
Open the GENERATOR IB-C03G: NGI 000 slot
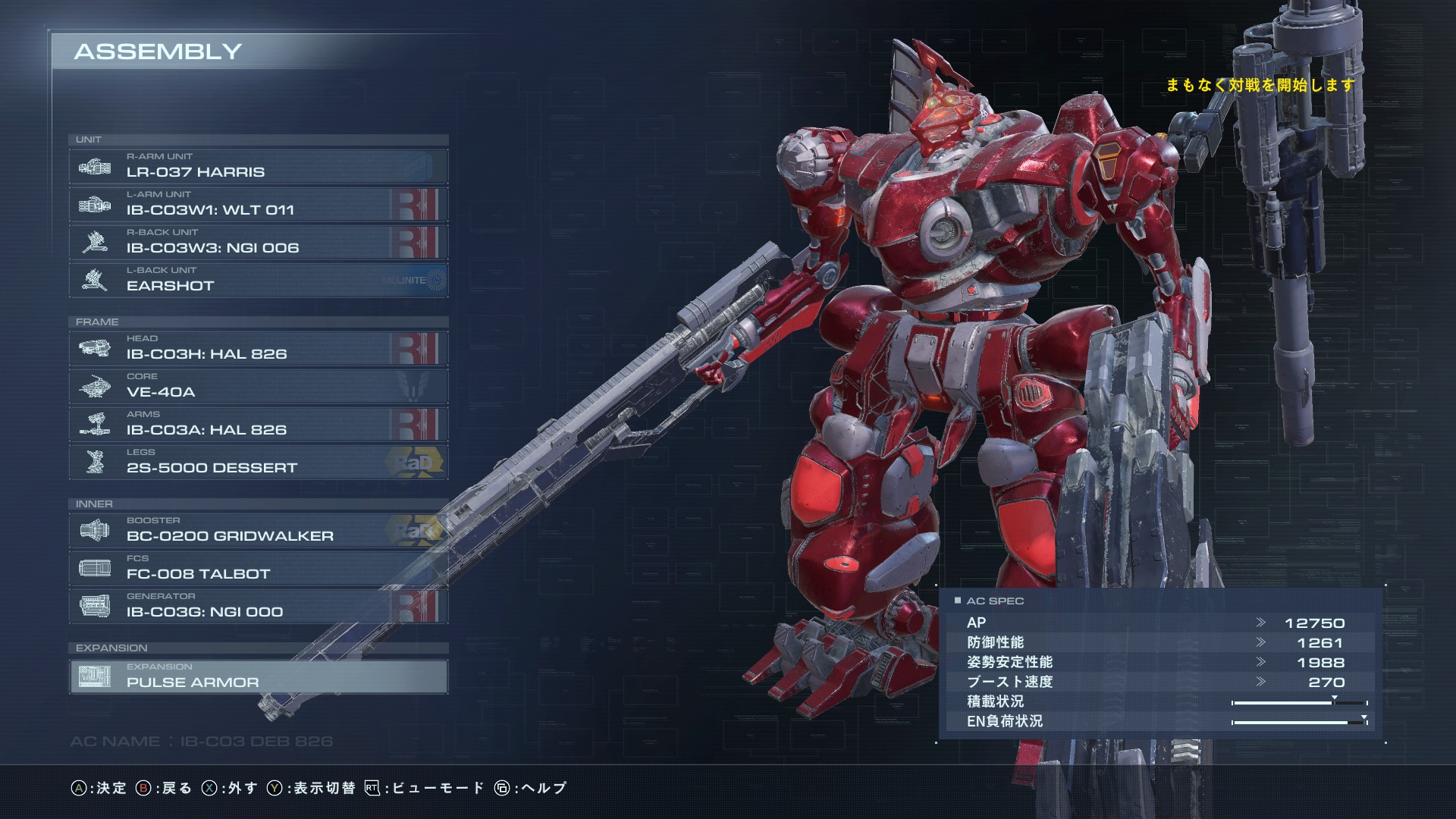(258, 606)
